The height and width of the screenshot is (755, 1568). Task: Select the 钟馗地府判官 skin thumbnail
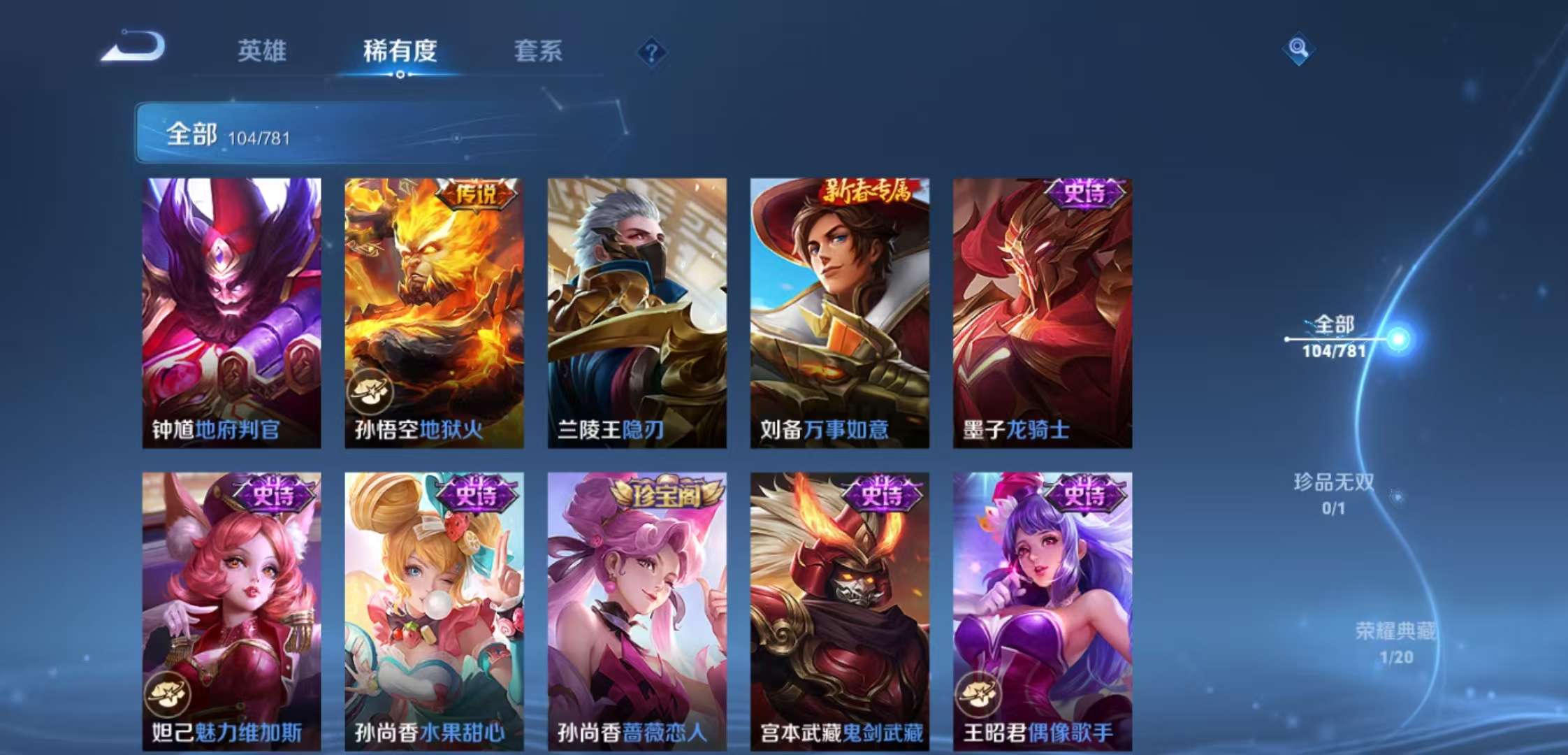[231, 308]
